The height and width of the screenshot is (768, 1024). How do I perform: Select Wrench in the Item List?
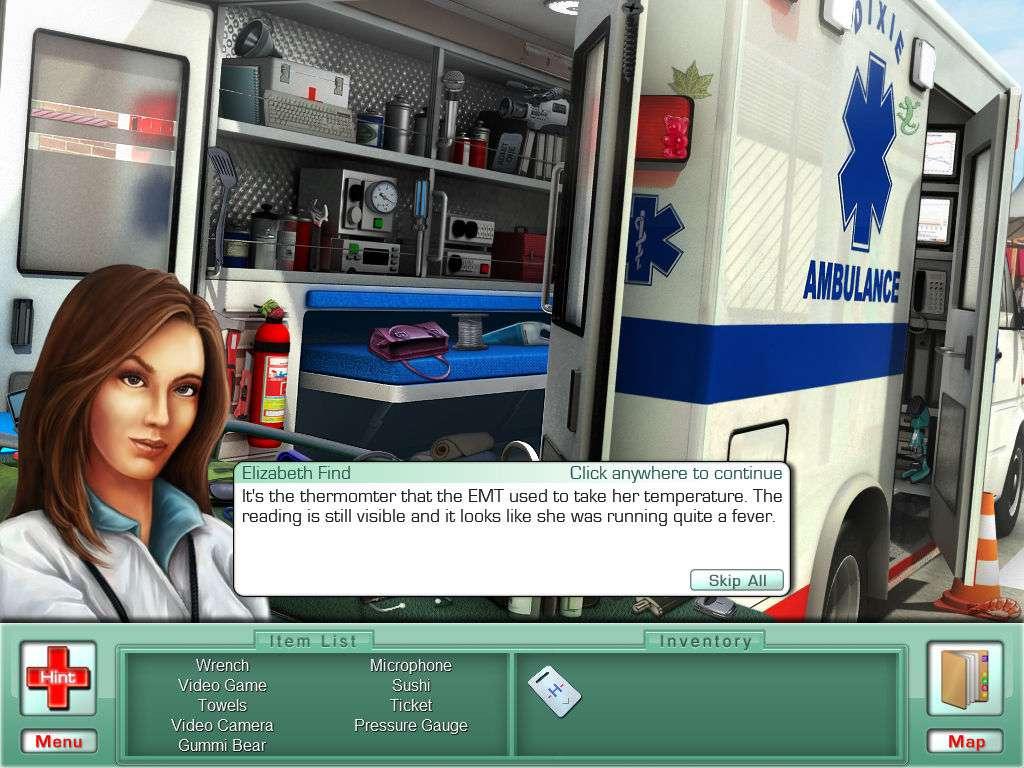tap(222, 665)
